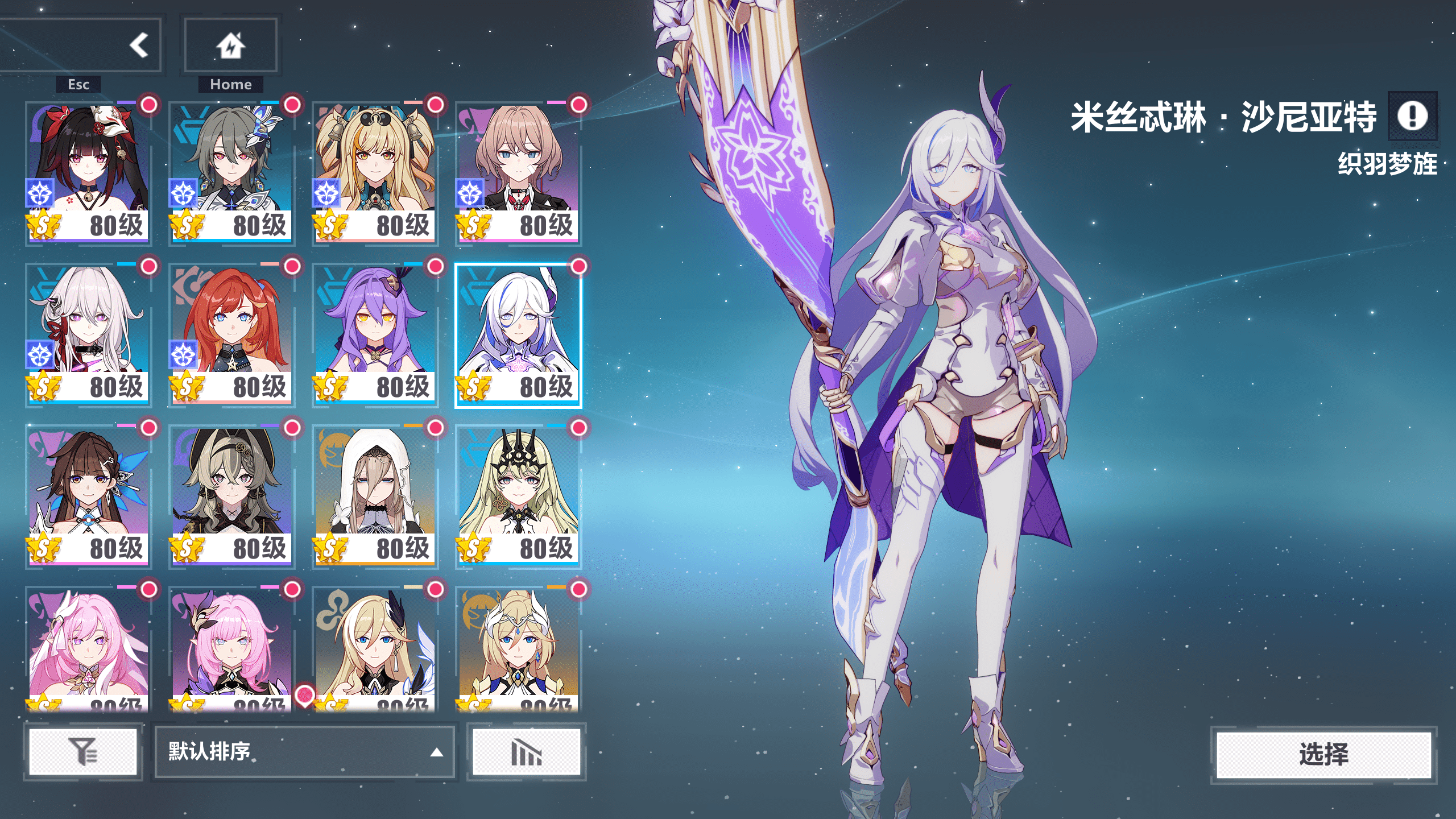Select the black-haired fox mask character

[88, 171]
